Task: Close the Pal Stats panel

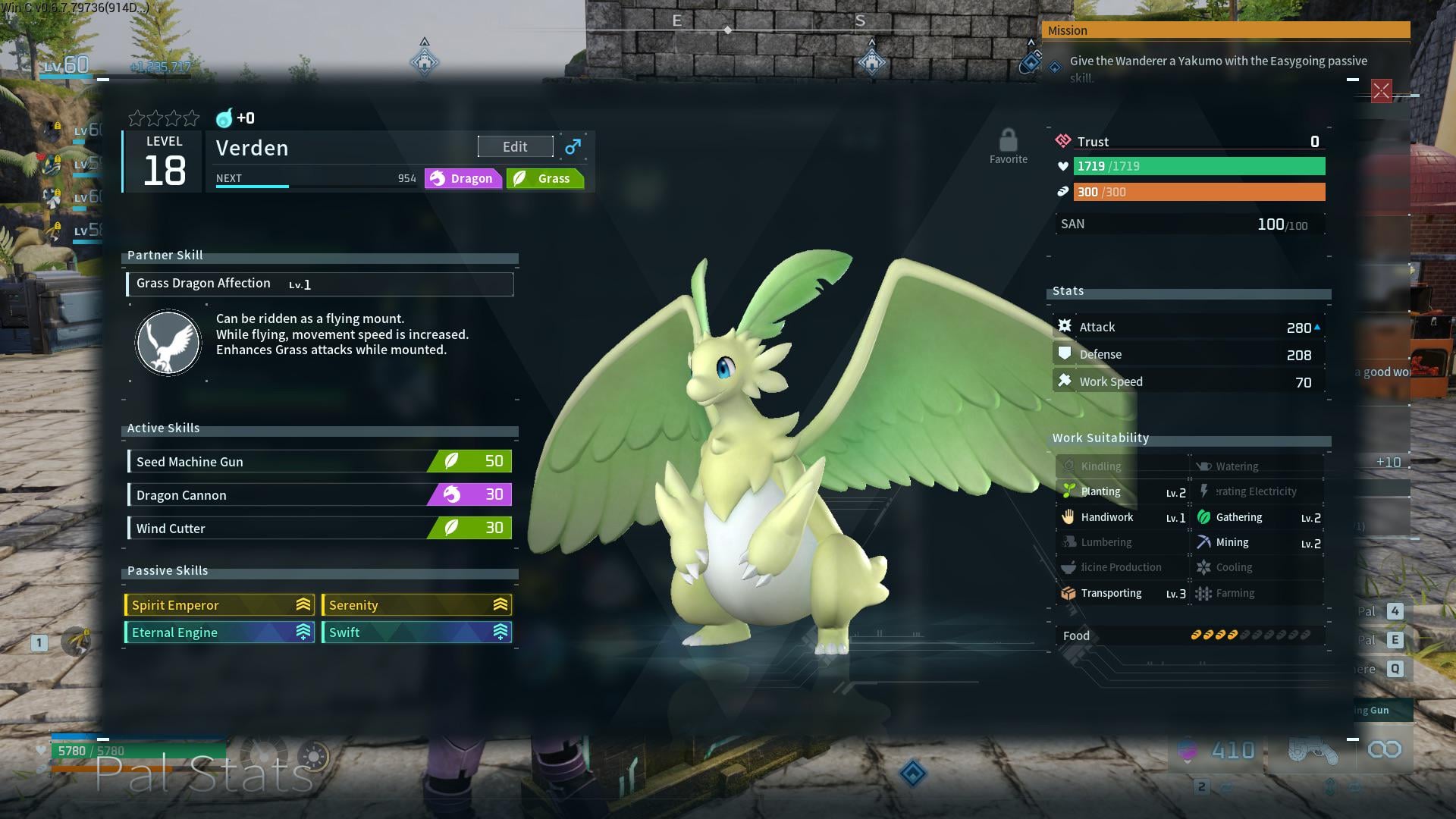Action: tap(1381, 92)
